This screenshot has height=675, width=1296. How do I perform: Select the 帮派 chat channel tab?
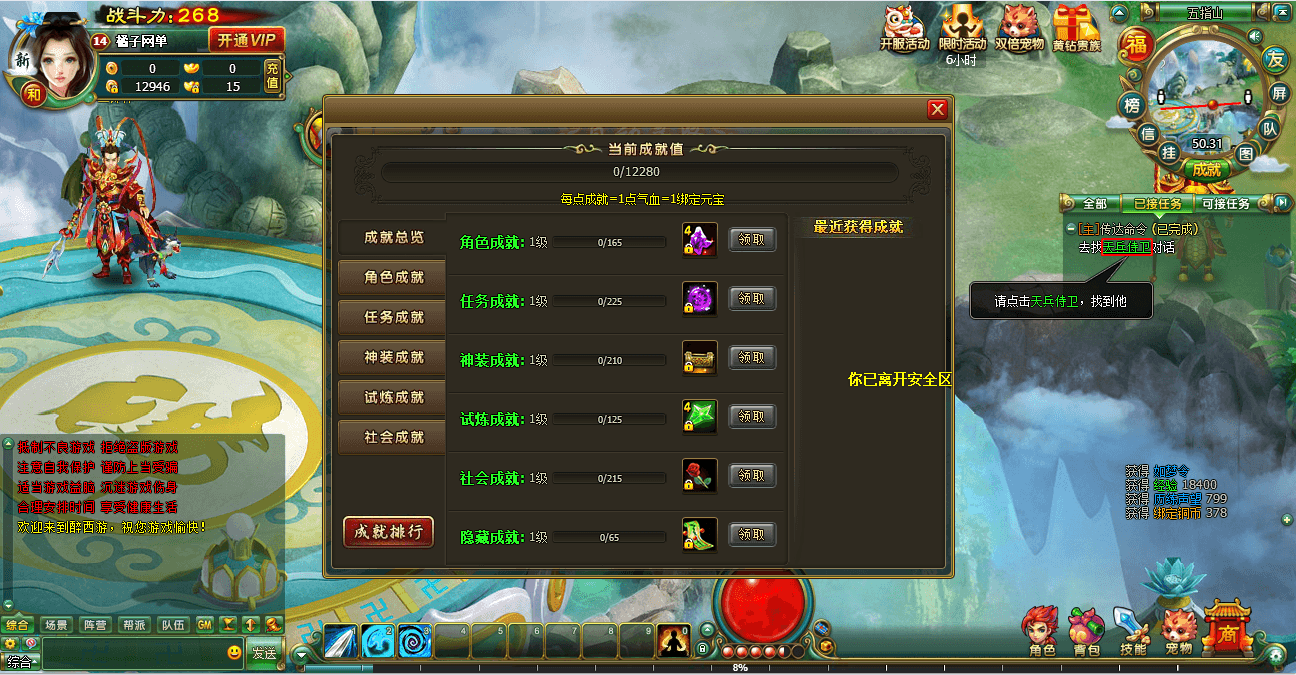pyautogui.click(x=134, y=625)
